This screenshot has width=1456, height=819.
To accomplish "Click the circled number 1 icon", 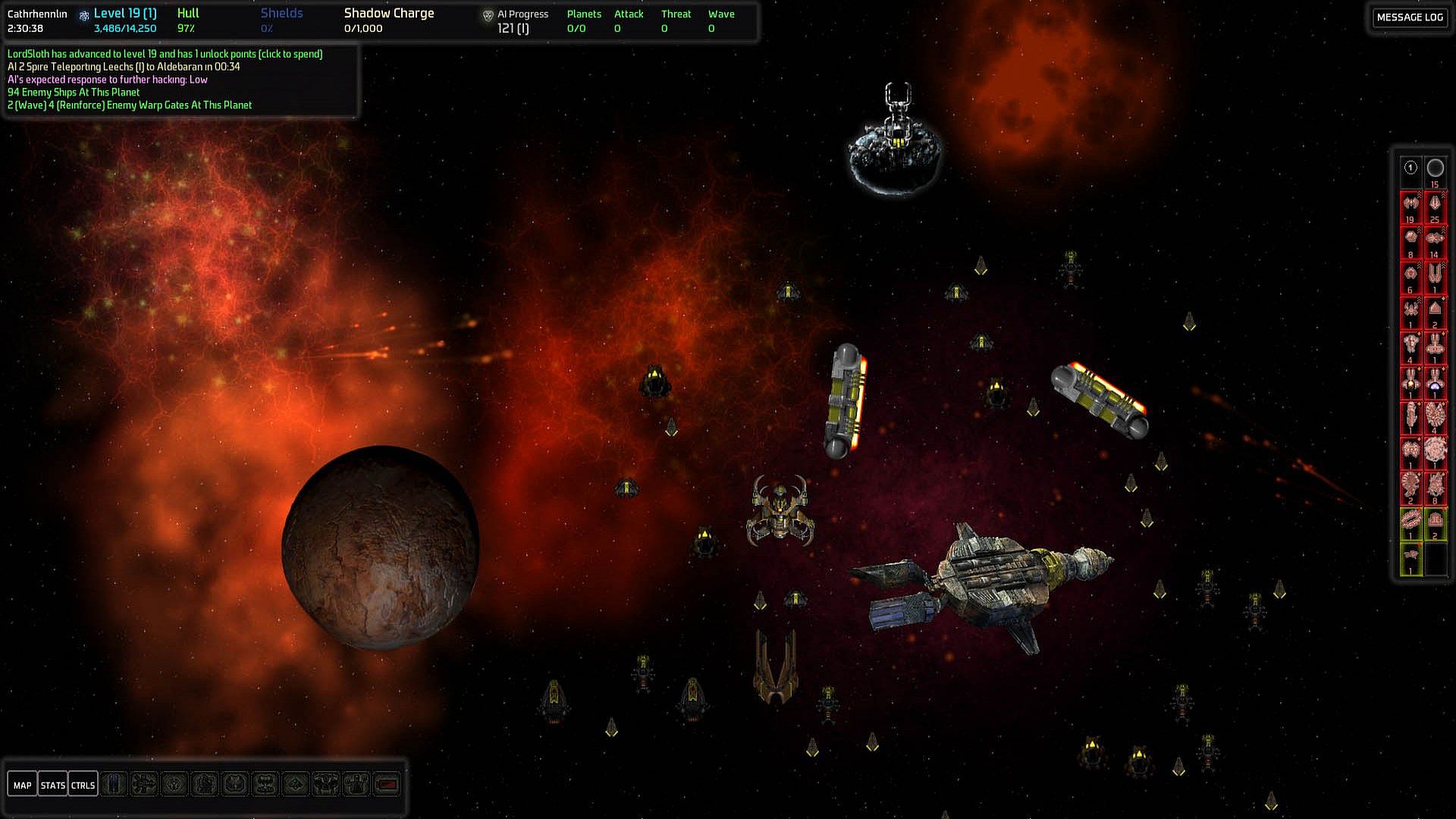I will point(1410,168).
